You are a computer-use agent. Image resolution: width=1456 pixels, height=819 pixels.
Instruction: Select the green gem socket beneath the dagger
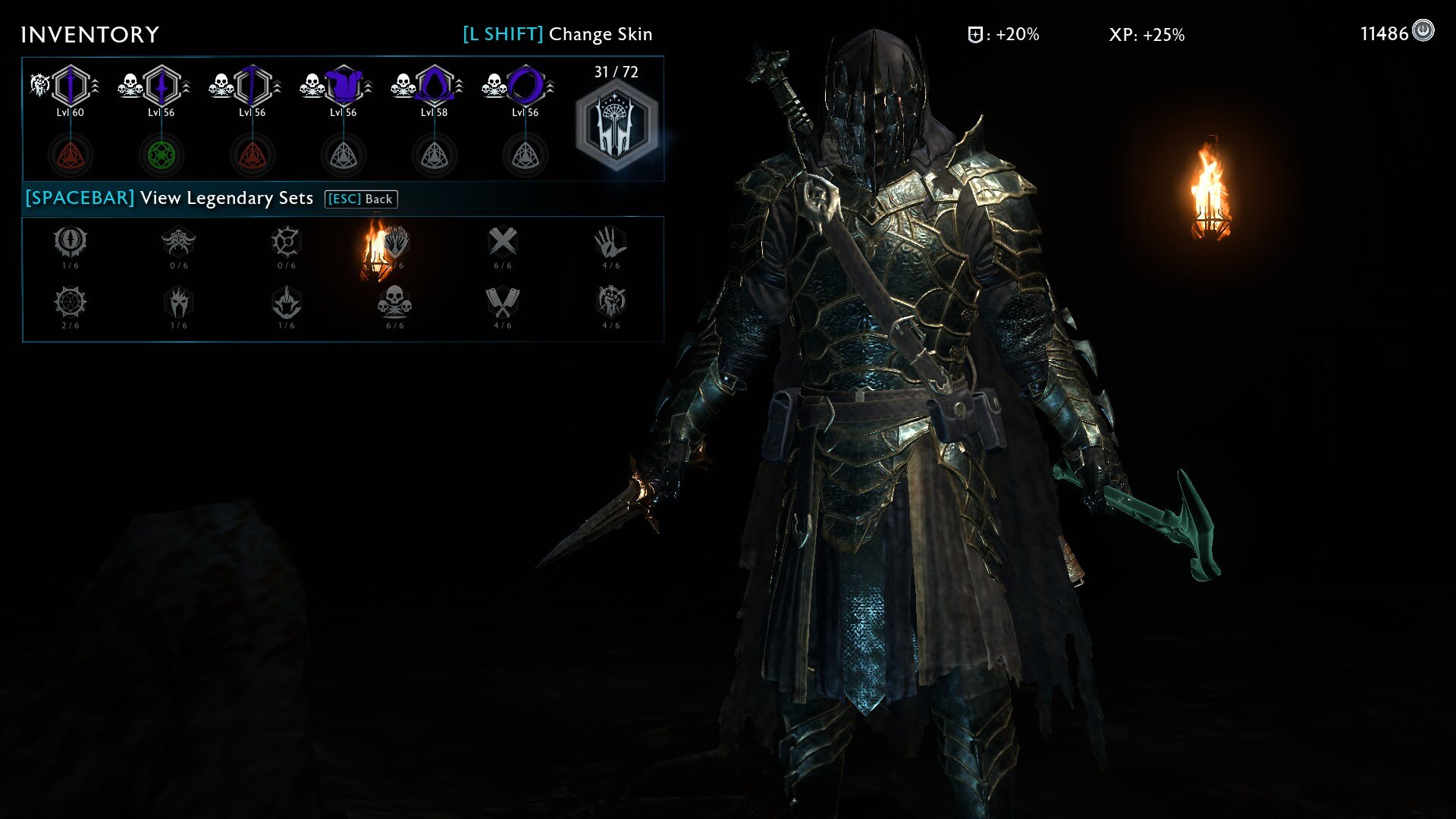click(161, 154)
